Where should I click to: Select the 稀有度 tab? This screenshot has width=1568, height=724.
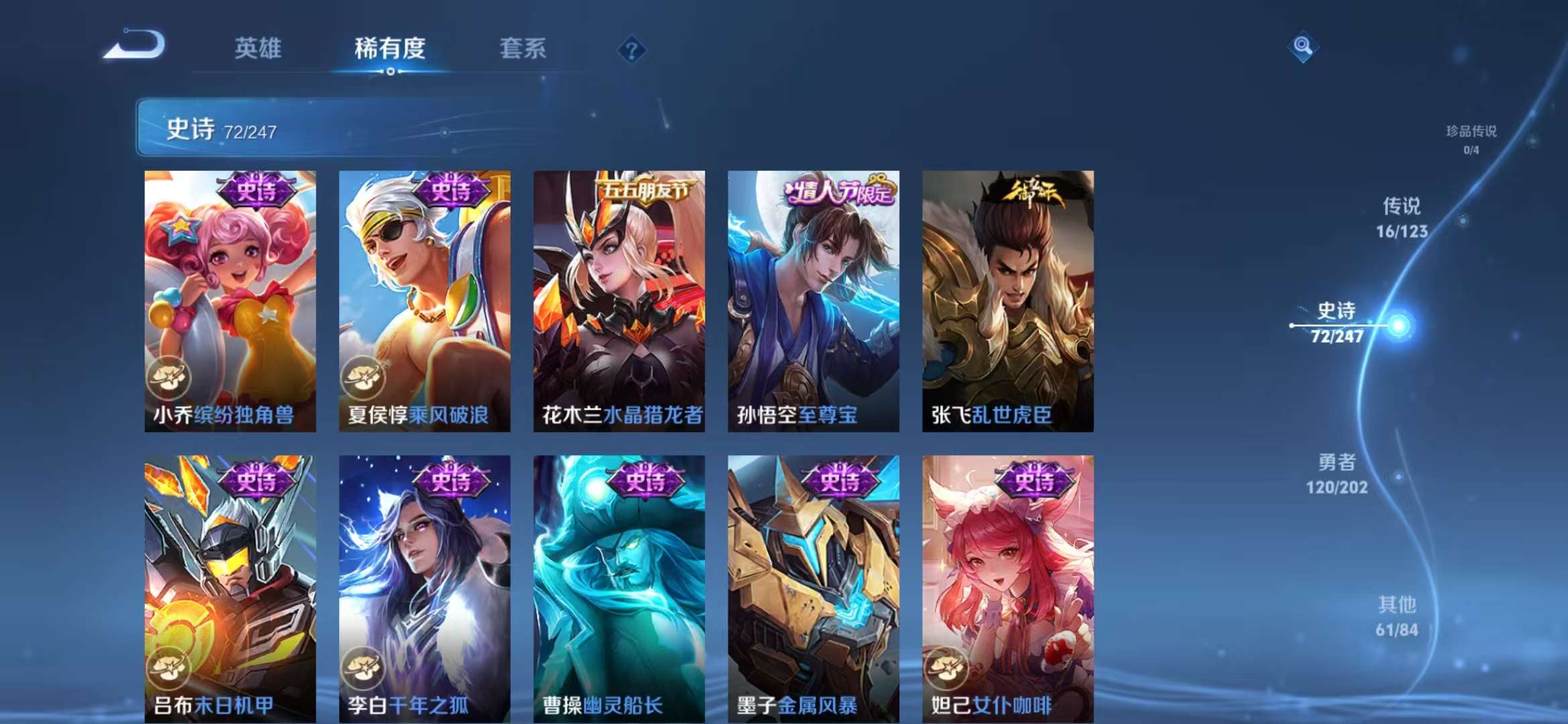(x=391, y=48)
